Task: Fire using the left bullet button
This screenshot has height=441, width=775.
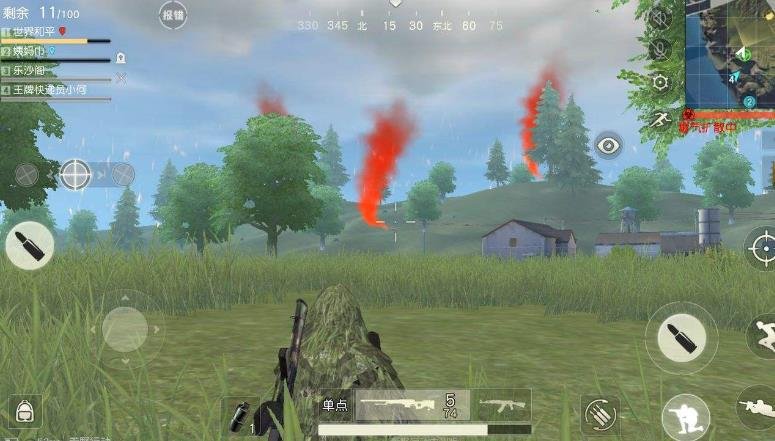Action: click(x=29, y=246)
